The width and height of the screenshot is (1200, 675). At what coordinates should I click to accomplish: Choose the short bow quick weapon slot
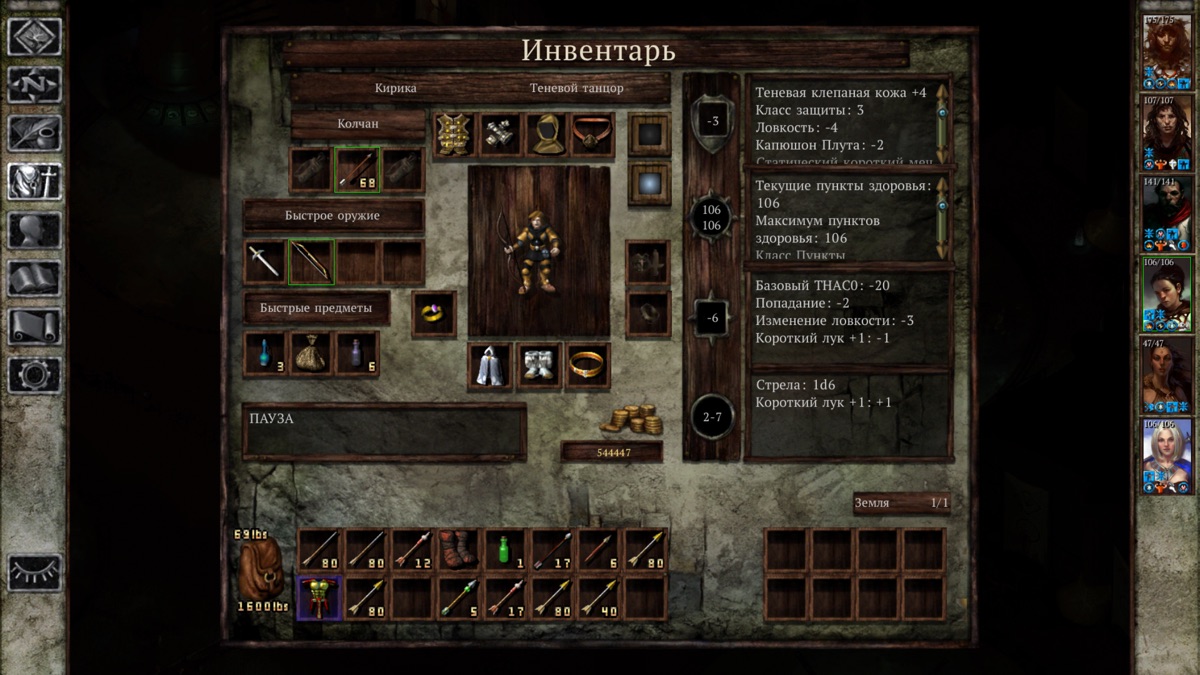311,262
